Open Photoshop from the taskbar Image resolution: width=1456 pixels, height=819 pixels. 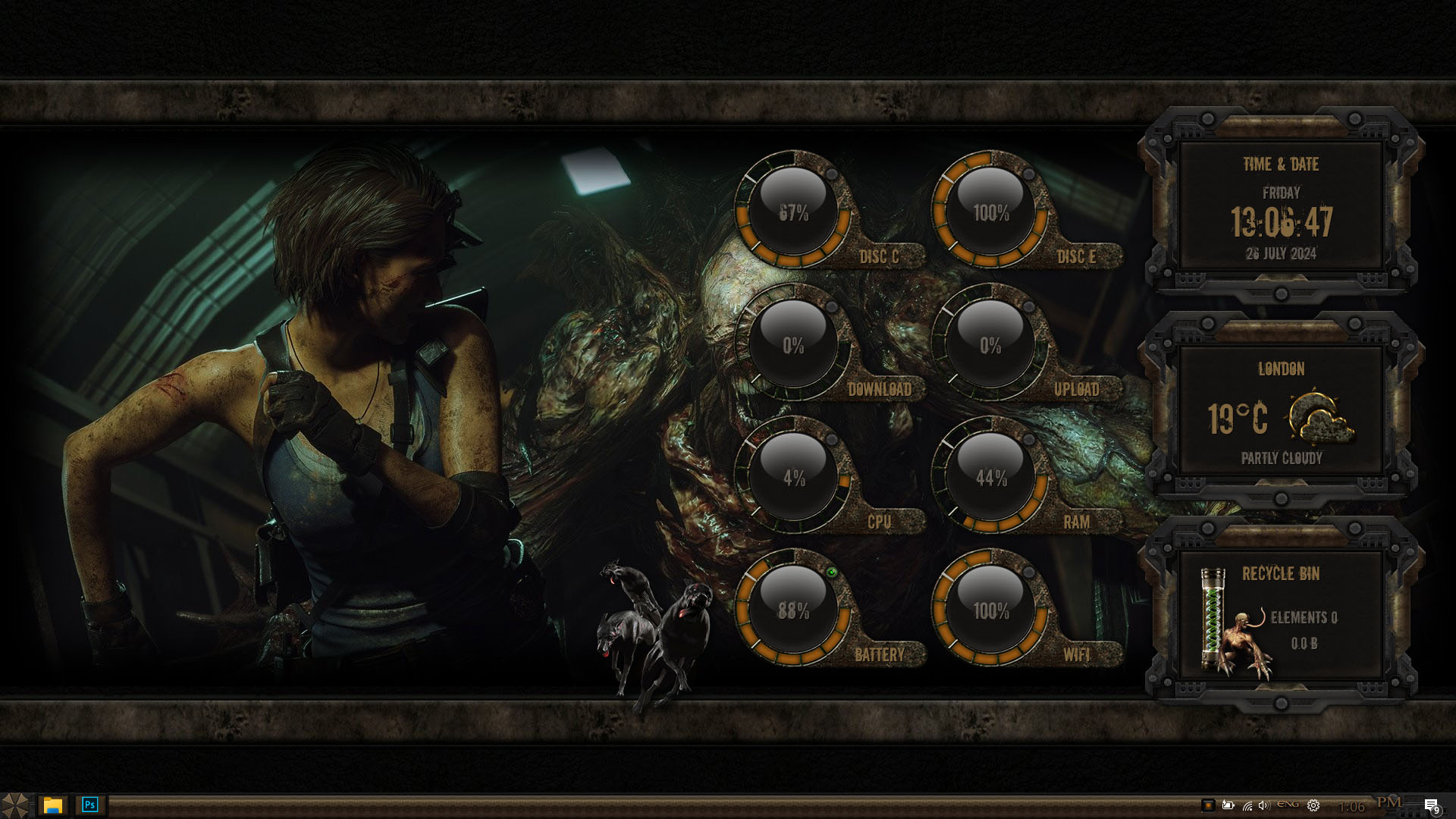(90, 805)
